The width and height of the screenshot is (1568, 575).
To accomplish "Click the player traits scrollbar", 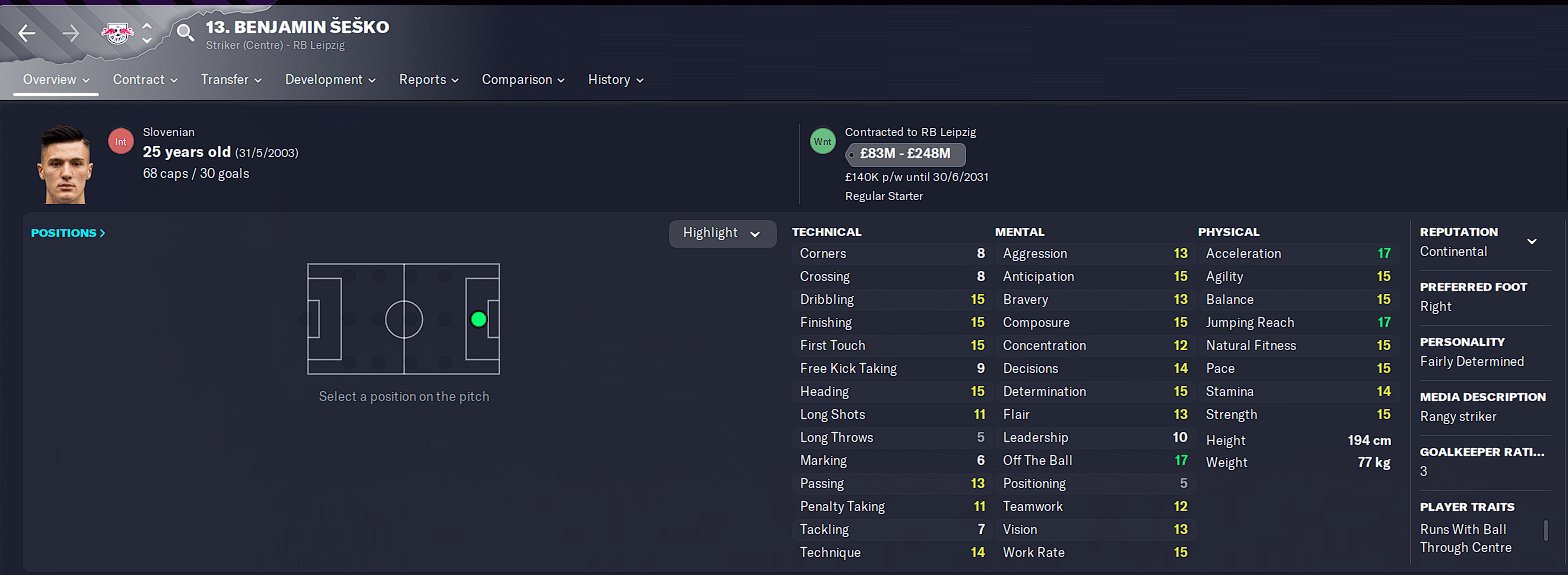I will [1547, 529].
